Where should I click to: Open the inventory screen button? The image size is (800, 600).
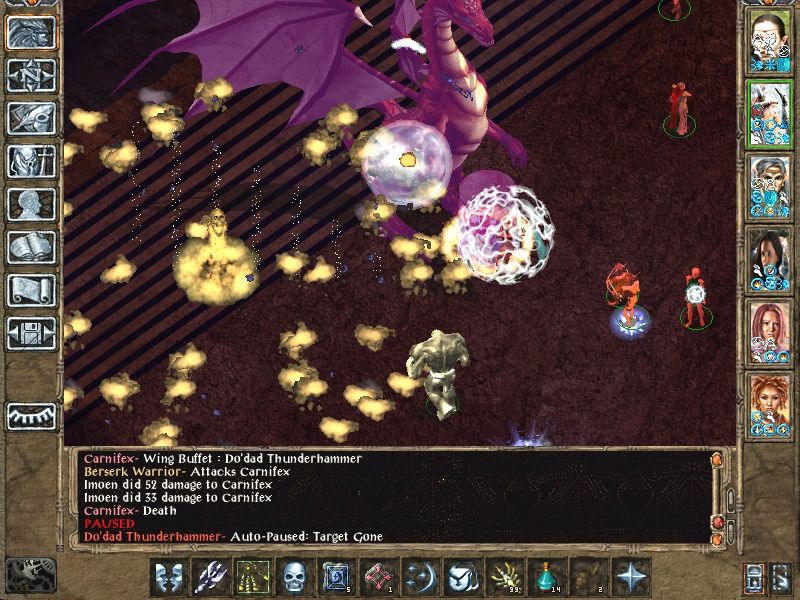coord(30,160)
